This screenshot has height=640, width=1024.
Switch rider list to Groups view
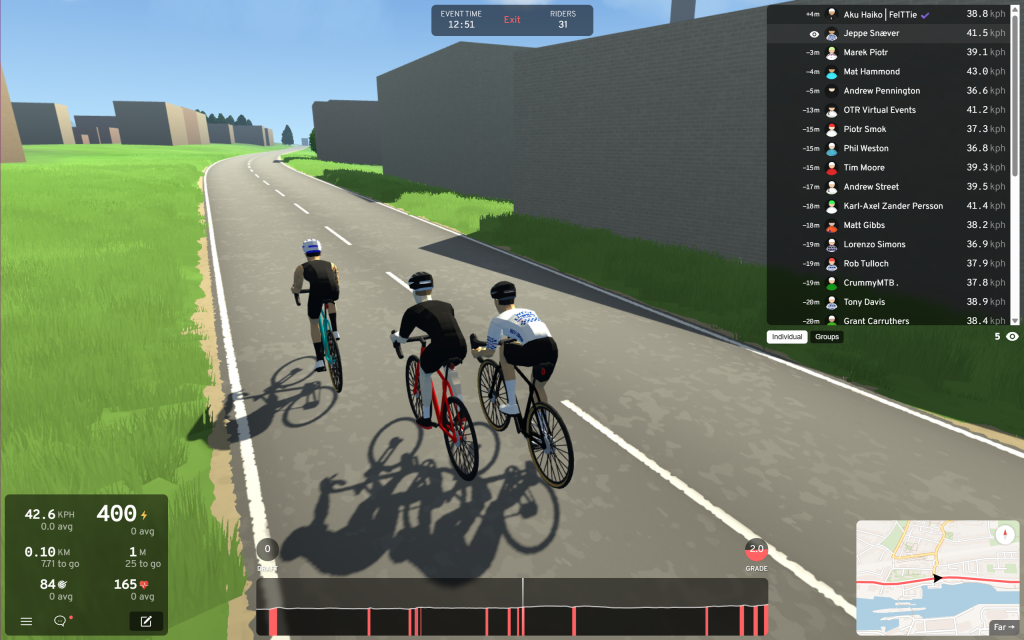pyautogui.click(x=827, y=337)
